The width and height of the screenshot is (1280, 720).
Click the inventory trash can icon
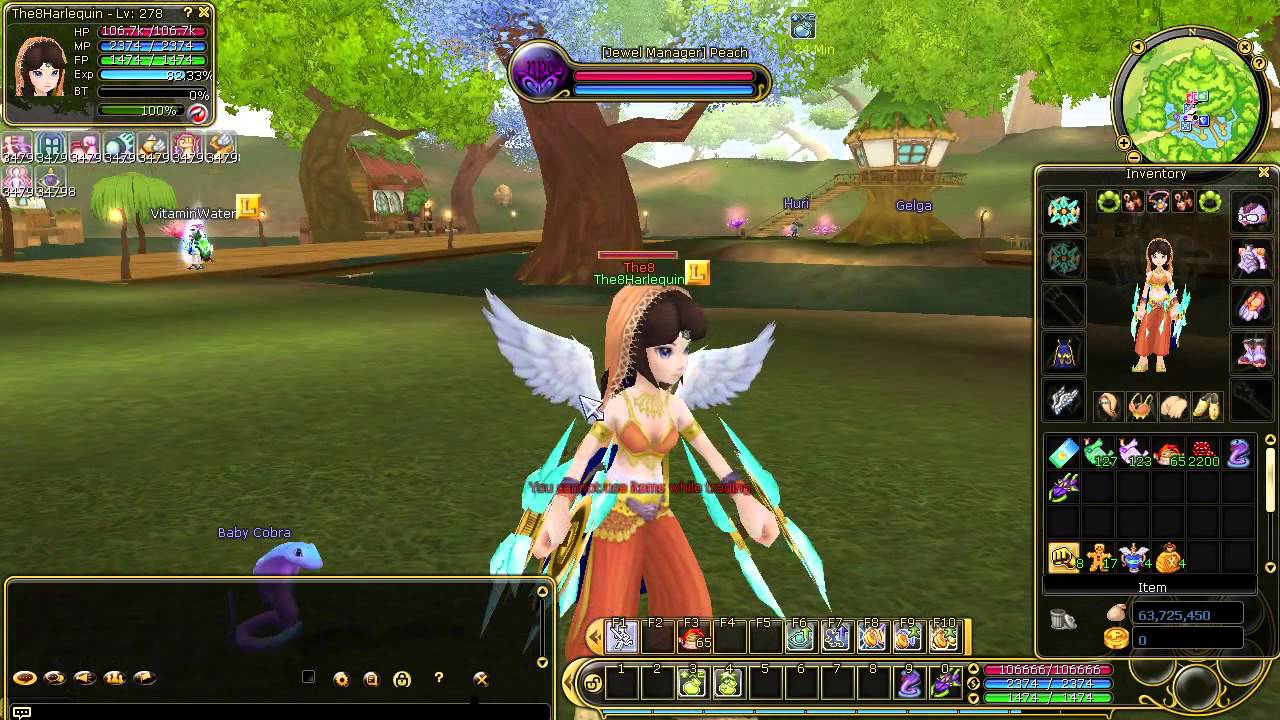1063,619
